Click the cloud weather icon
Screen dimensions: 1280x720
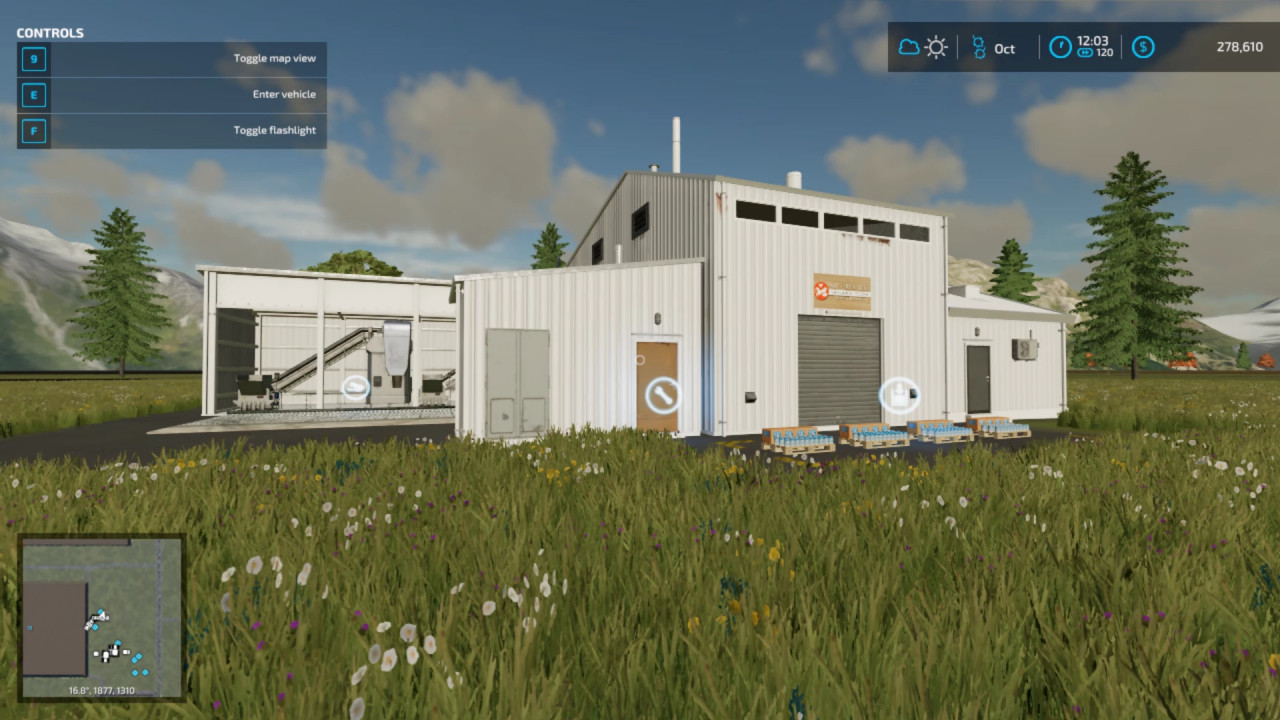coord(910,46)
